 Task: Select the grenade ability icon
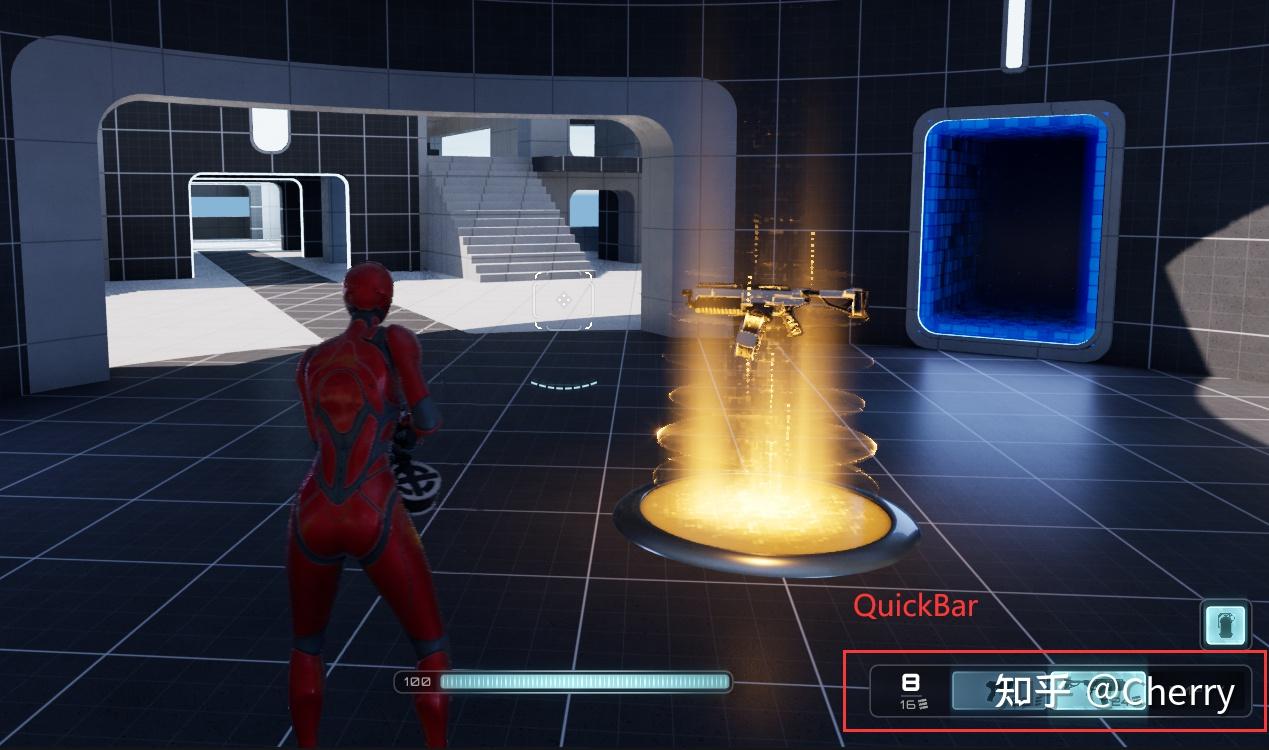[1225, 626]
